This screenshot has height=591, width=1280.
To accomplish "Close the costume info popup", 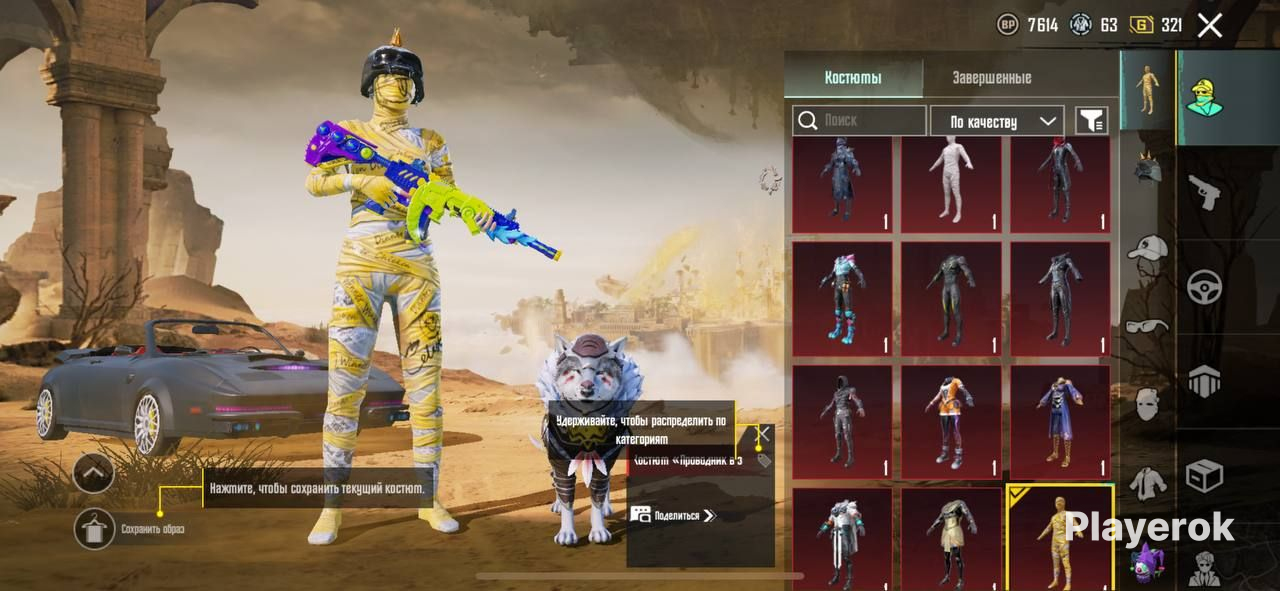I will click(x=763, y=434).
